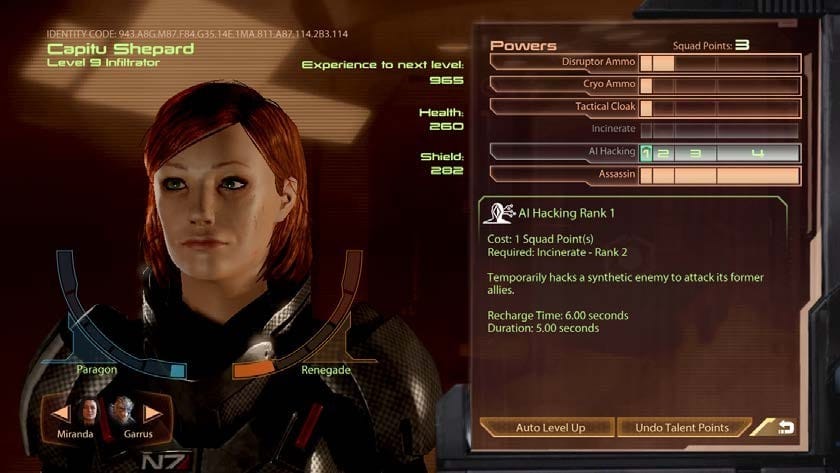Cycle to next squad member arrow
Screen dimensions: 840x473
[152, 412]
